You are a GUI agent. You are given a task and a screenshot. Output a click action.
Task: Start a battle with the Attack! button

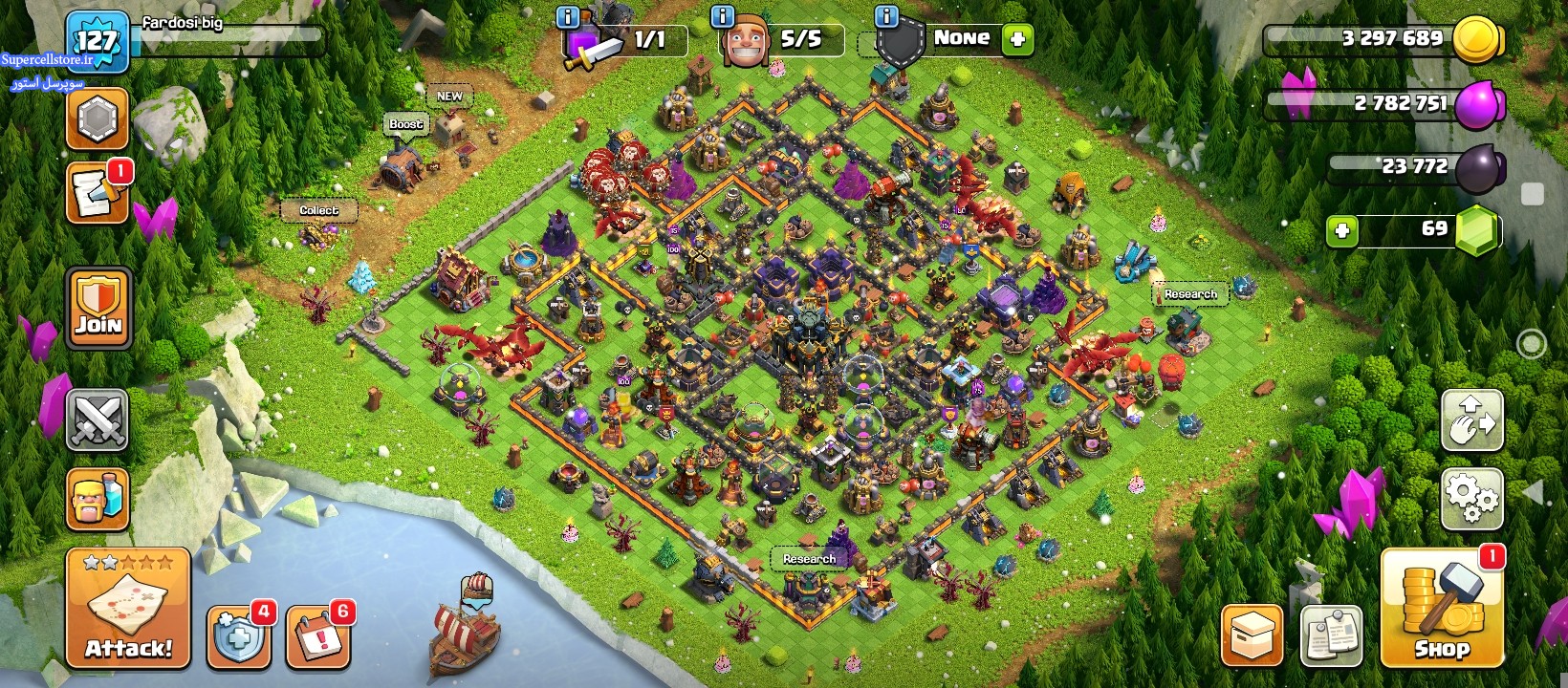[128, 609]
